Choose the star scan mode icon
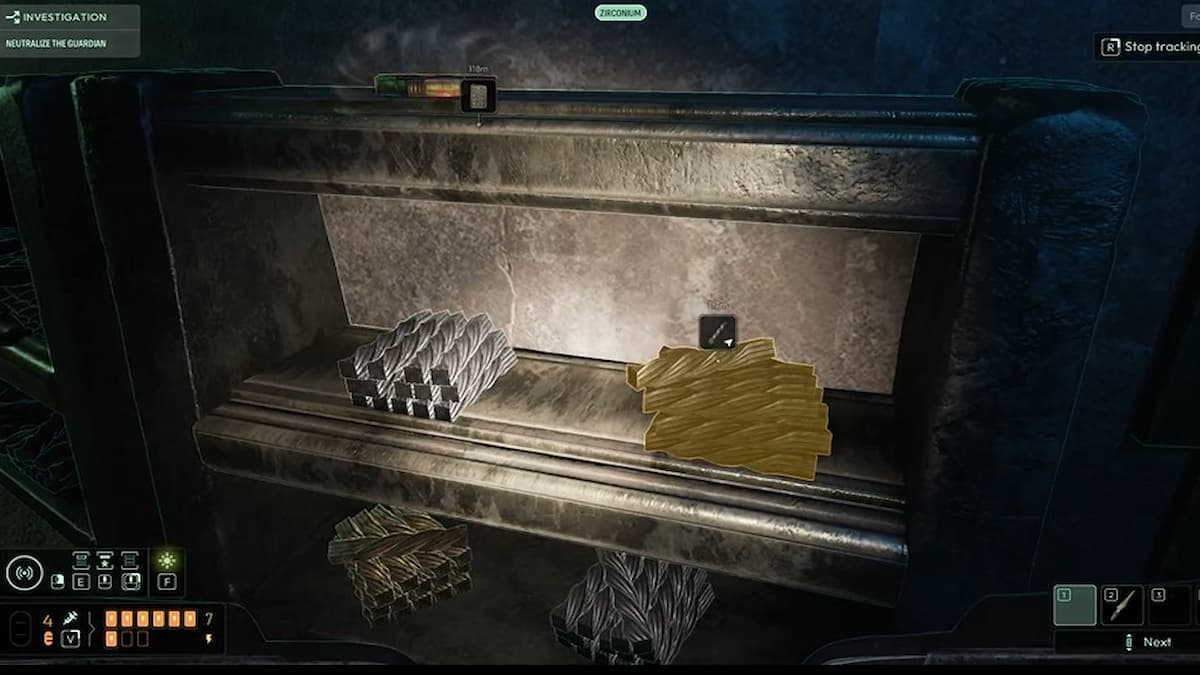Viewport: 1200px width, 675px height. click(x=105, y=561)
